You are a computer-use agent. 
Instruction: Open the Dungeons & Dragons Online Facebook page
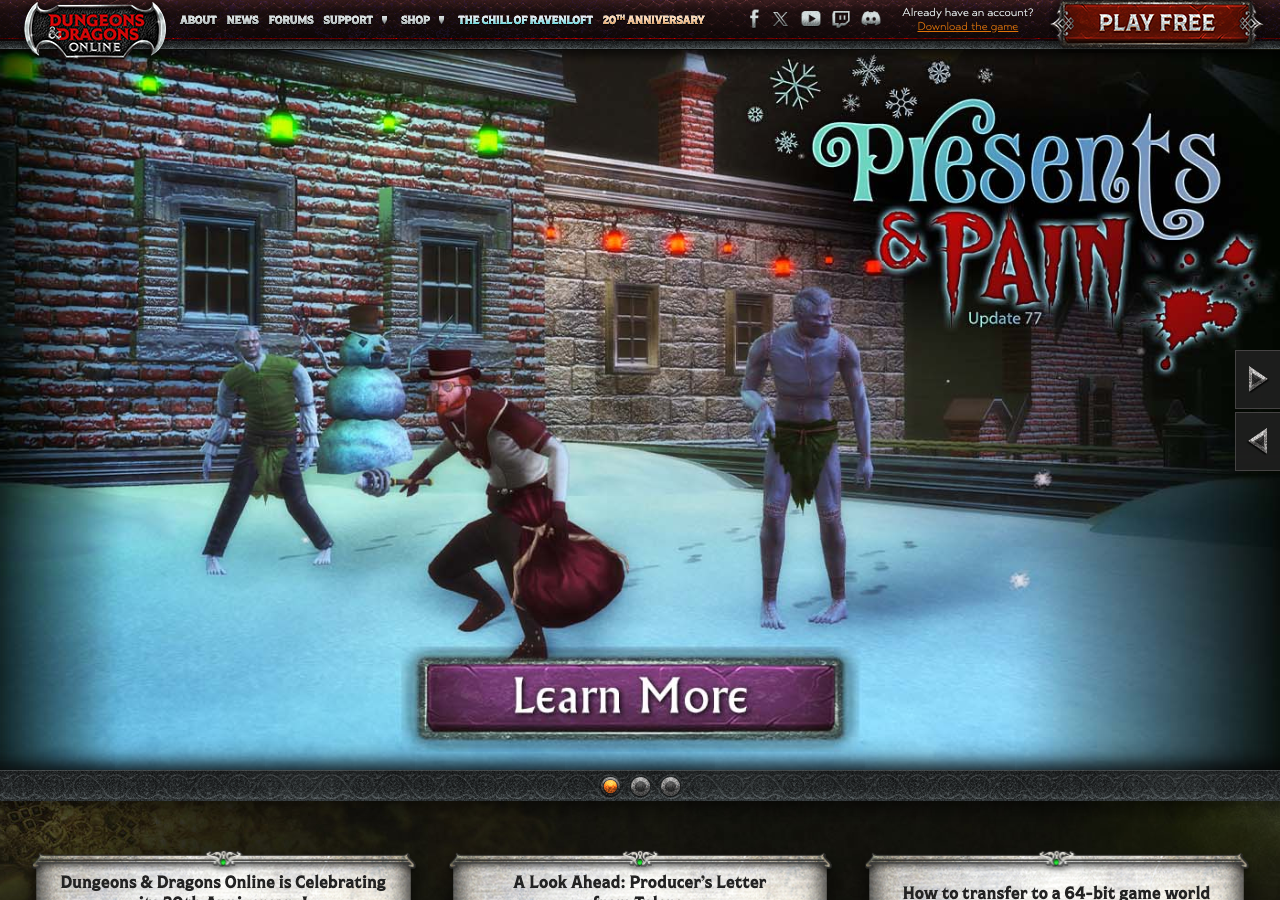(753, 17)
